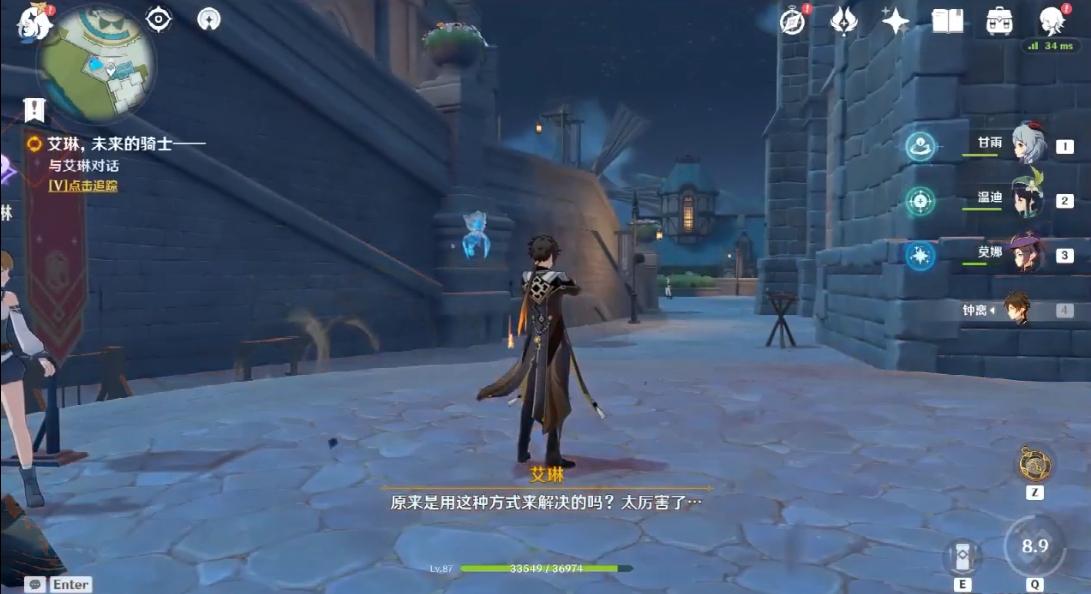Activate the eye-shaped elemental sight icon

click(158, 18)
